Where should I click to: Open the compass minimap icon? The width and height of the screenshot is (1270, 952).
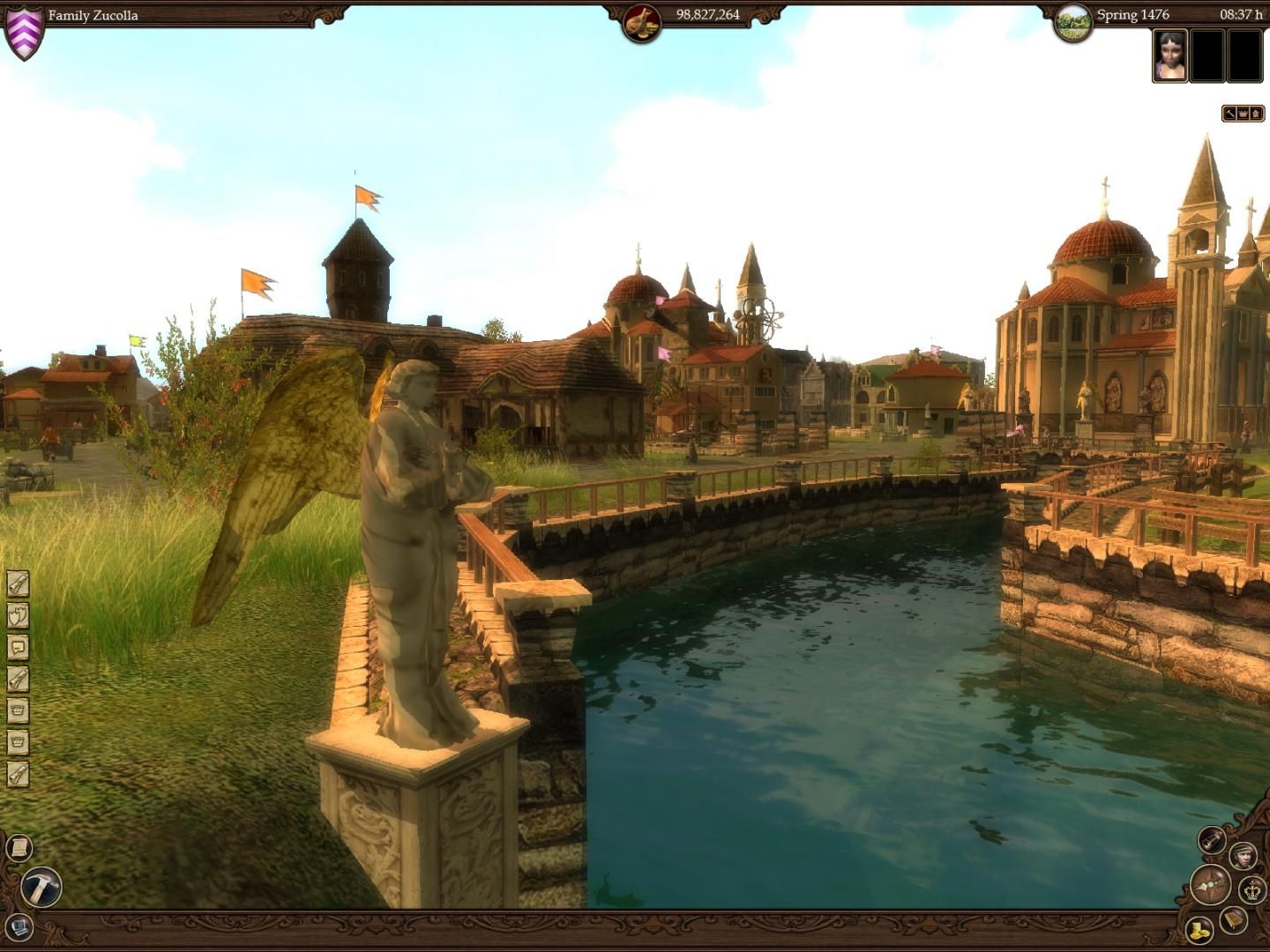1210,884
